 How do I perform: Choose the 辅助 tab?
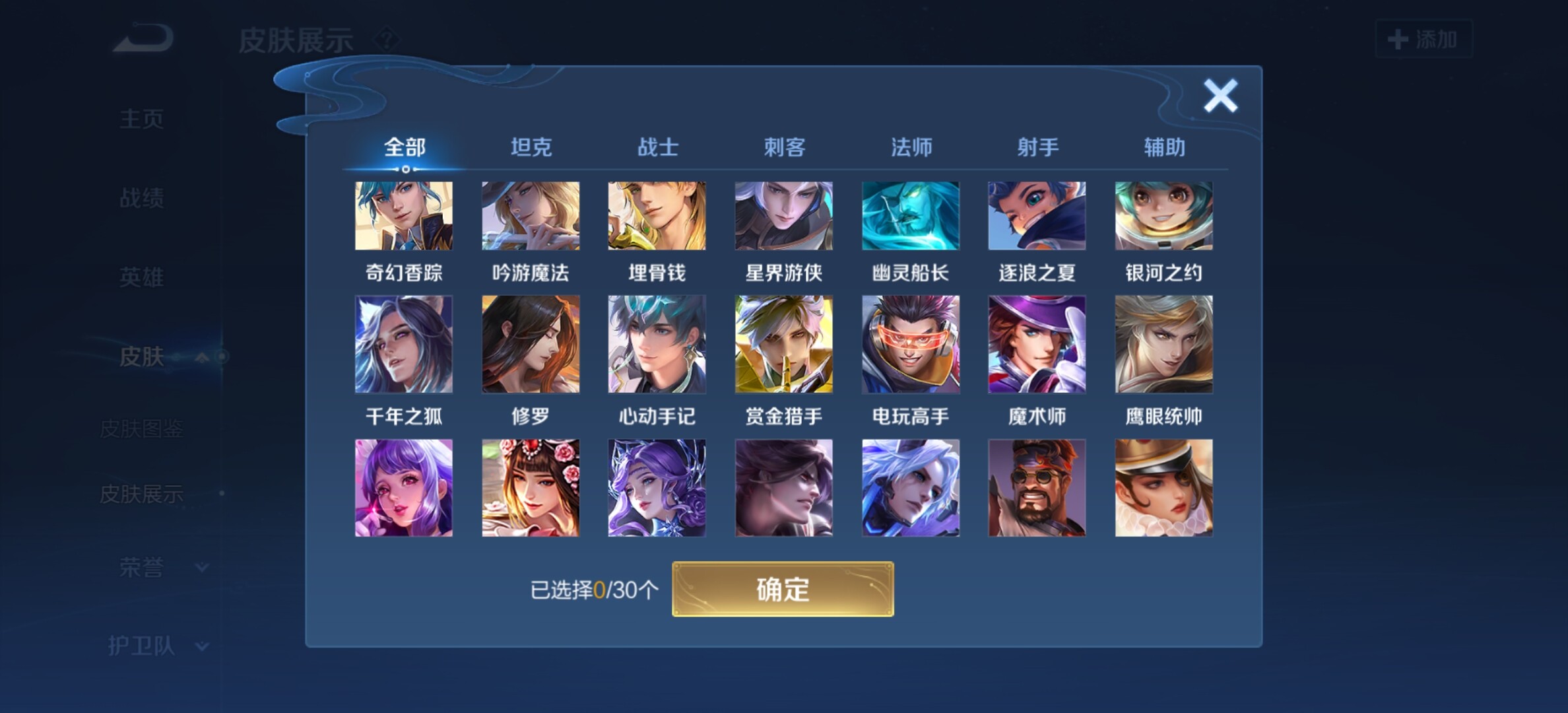[1164, 147]
